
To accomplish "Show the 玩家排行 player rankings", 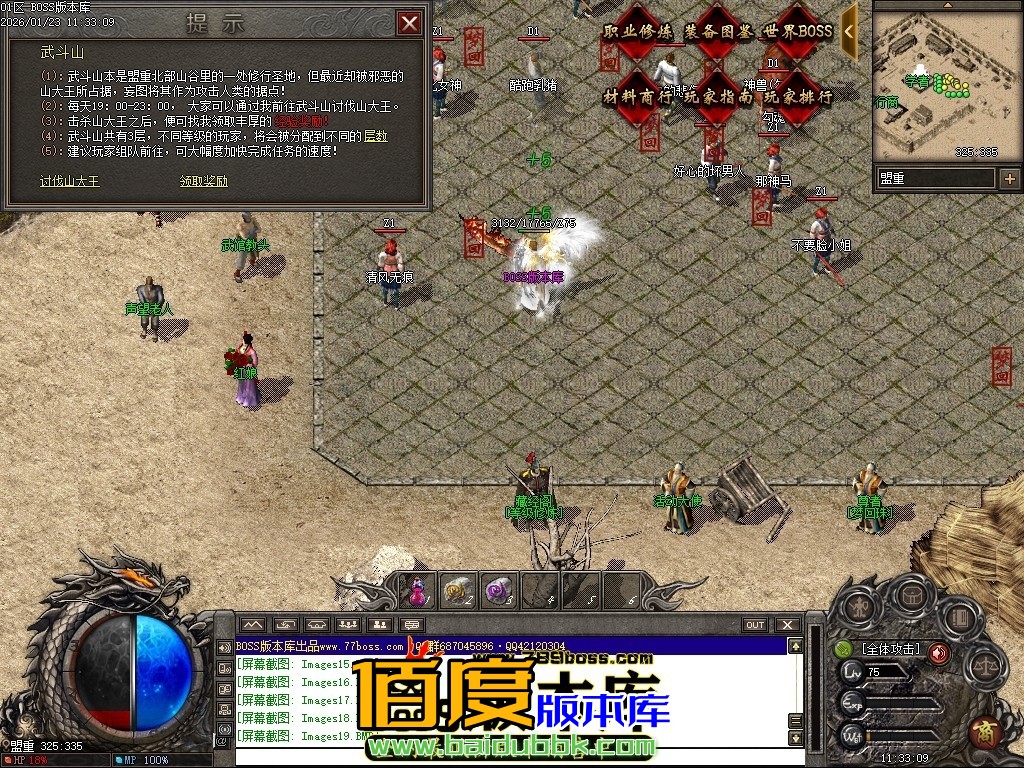I will pyautogui.click(x=797, y=97).
